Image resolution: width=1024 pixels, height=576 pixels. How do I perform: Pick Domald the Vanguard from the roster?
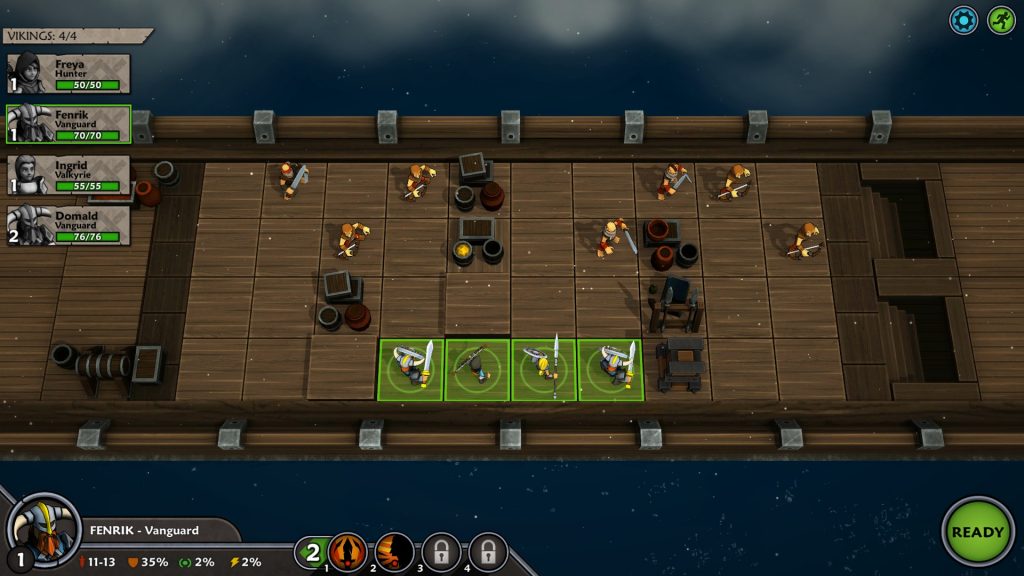[69, 225]
